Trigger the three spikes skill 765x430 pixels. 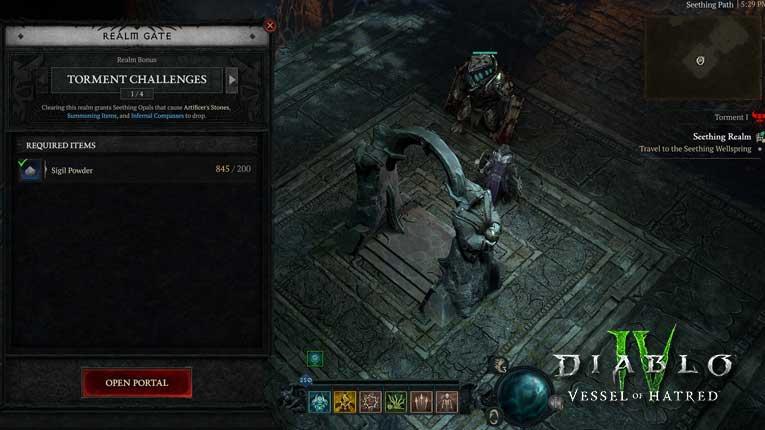[421, 402]
